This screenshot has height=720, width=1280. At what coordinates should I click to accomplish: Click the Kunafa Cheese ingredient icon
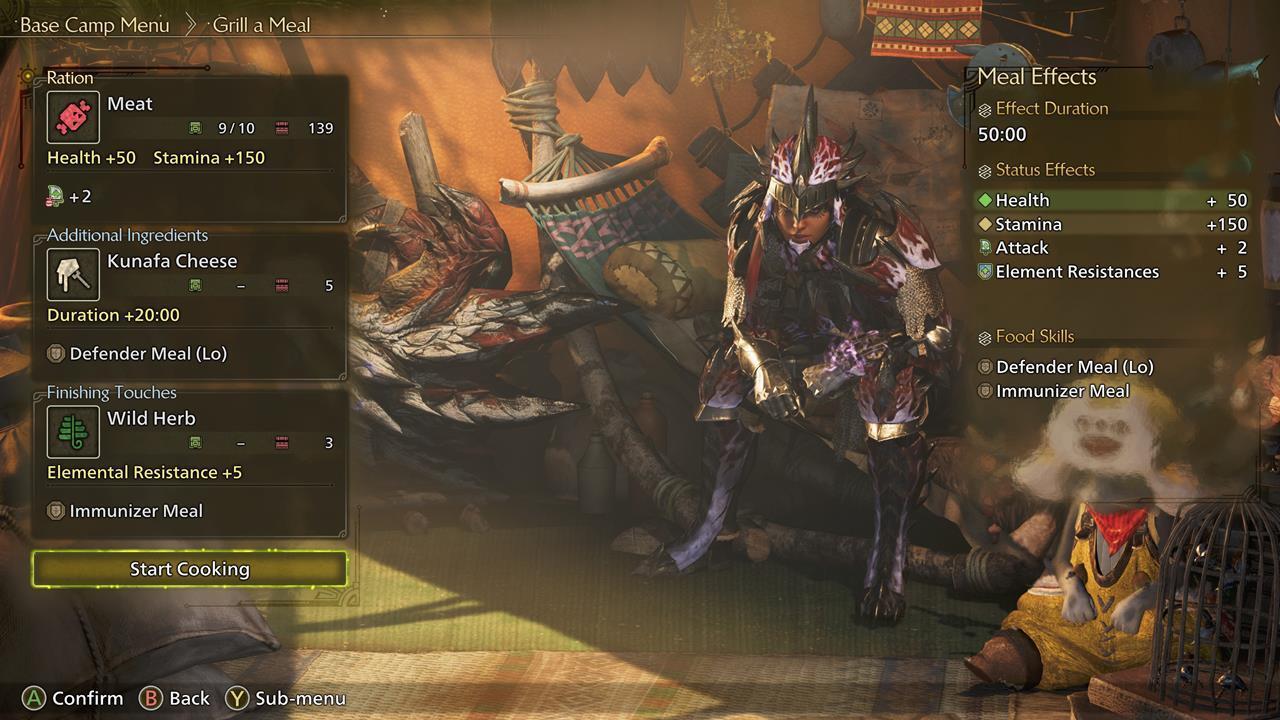(71, 274)
